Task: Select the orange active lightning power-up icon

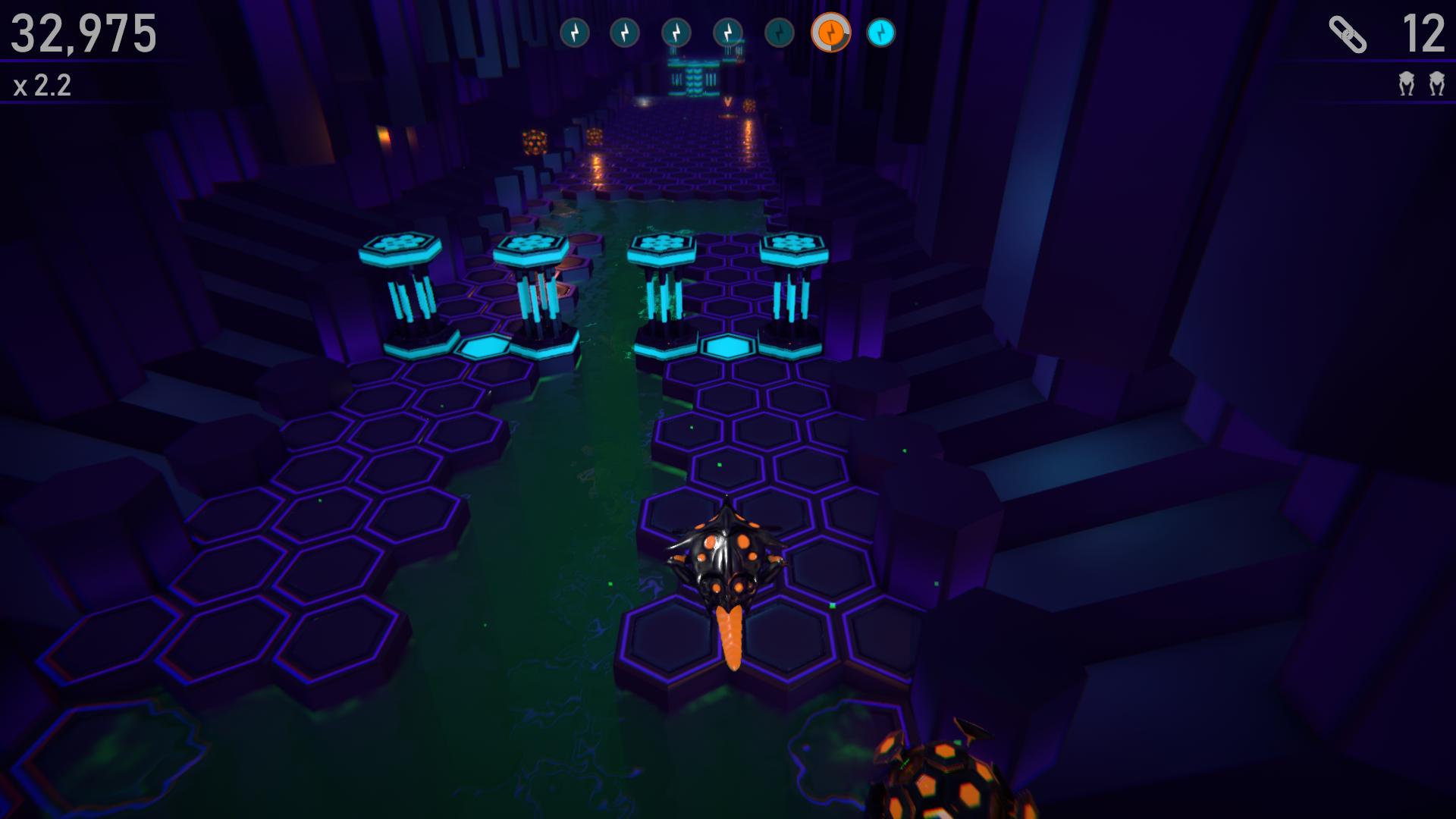Action: point(830,33)
